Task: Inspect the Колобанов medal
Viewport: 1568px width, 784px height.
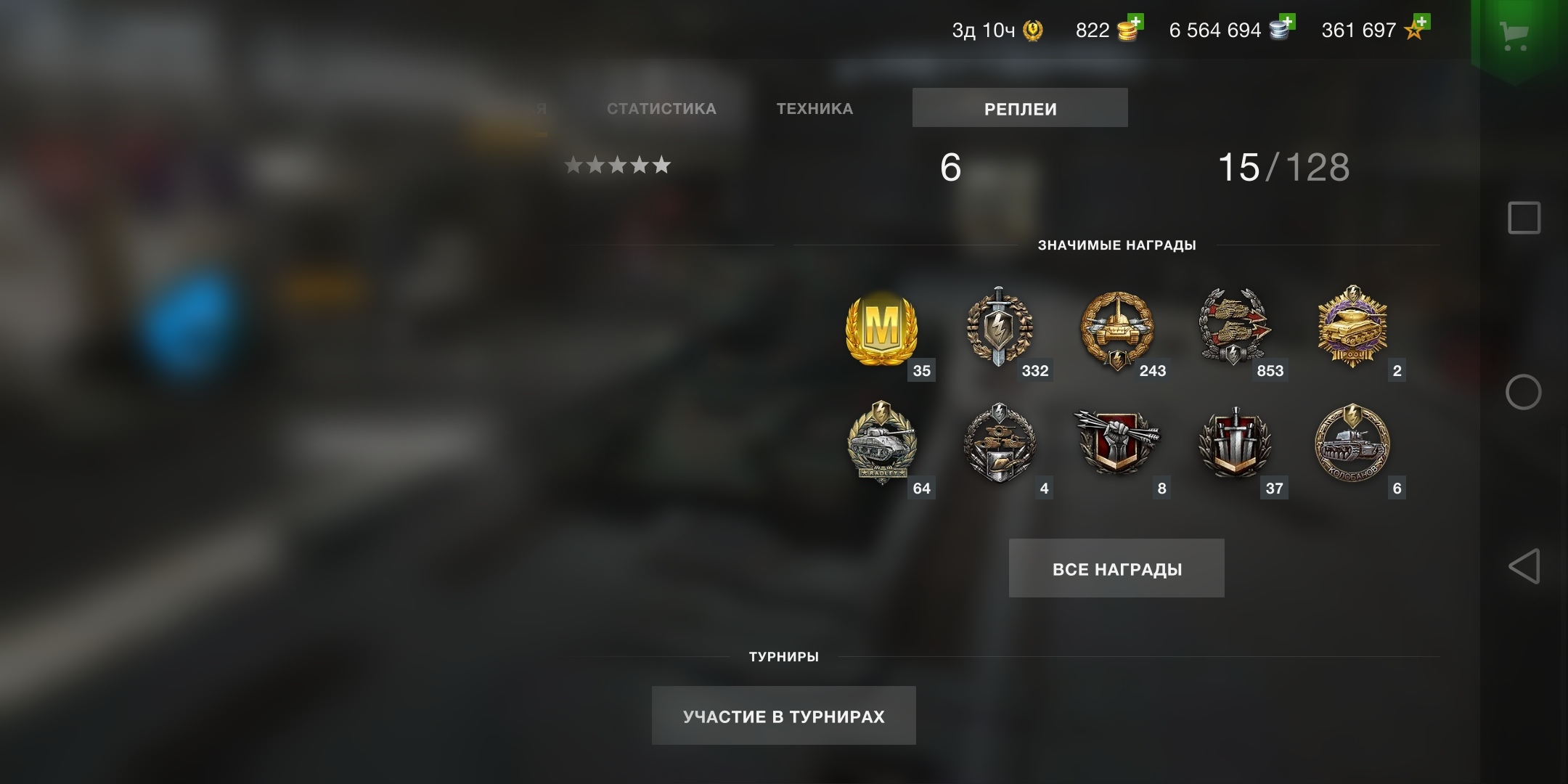Action: click(1352, 444)
